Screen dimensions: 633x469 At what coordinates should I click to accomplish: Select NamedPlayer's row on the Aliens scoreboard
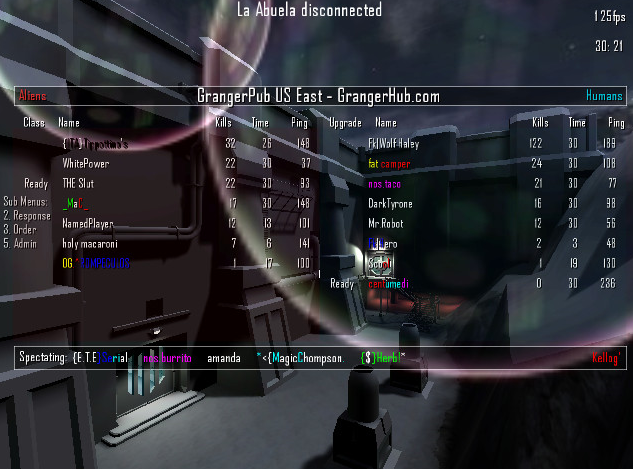click(88, 224)
